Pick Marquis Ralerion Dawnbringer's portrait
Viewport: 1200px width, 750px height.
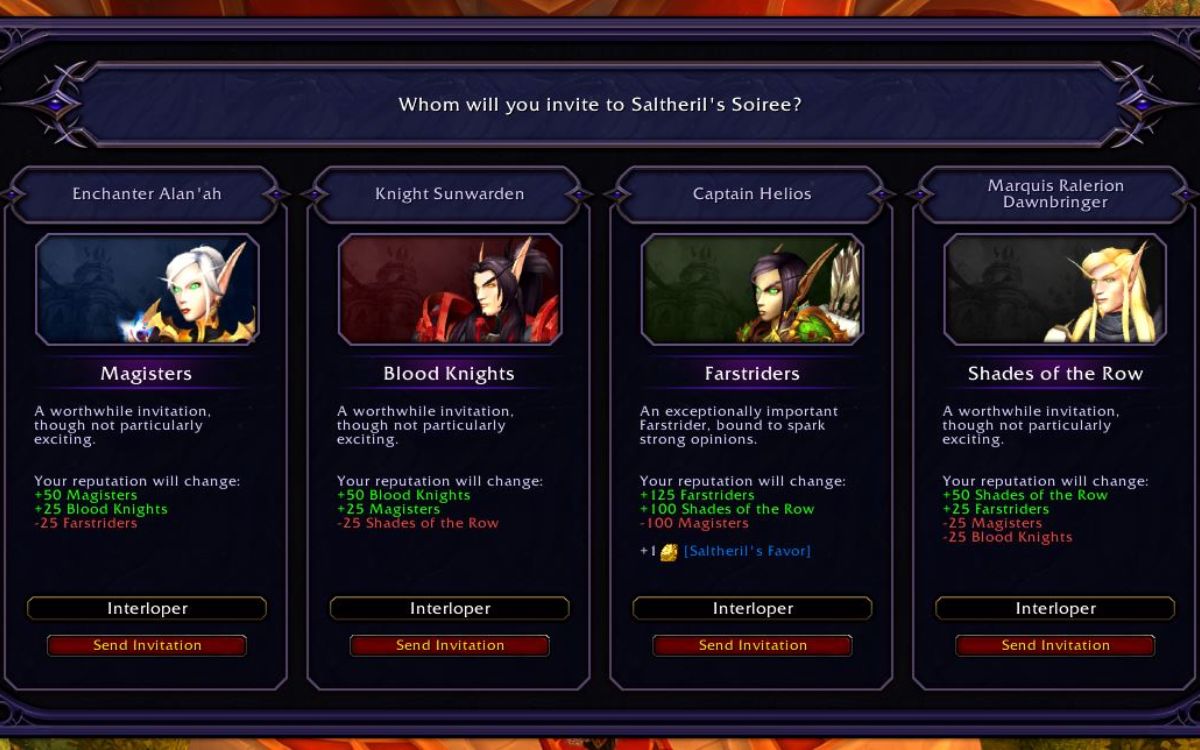[1055, 290]
